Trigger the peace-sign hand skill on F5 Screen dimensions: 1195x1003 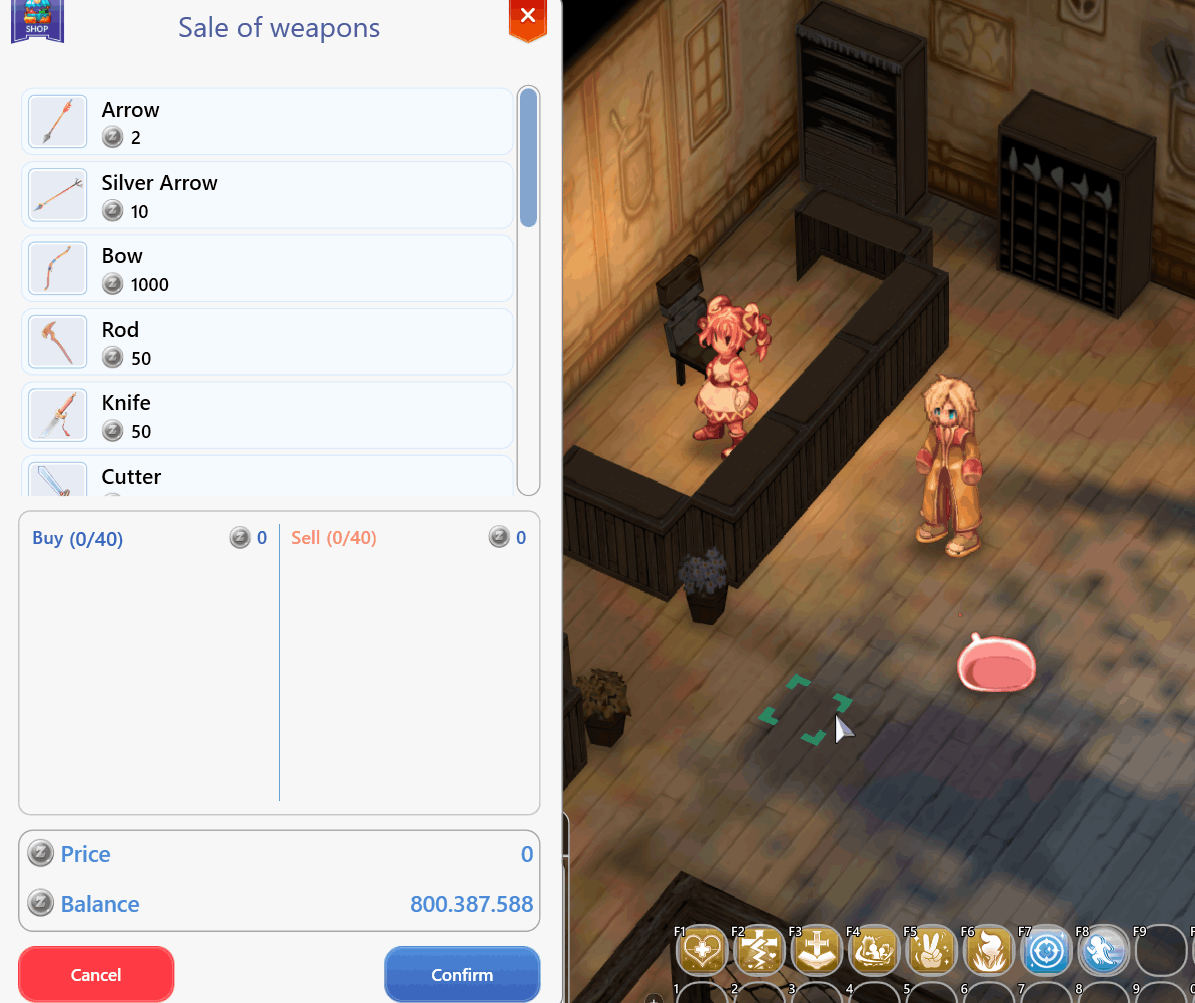[932, 950]
